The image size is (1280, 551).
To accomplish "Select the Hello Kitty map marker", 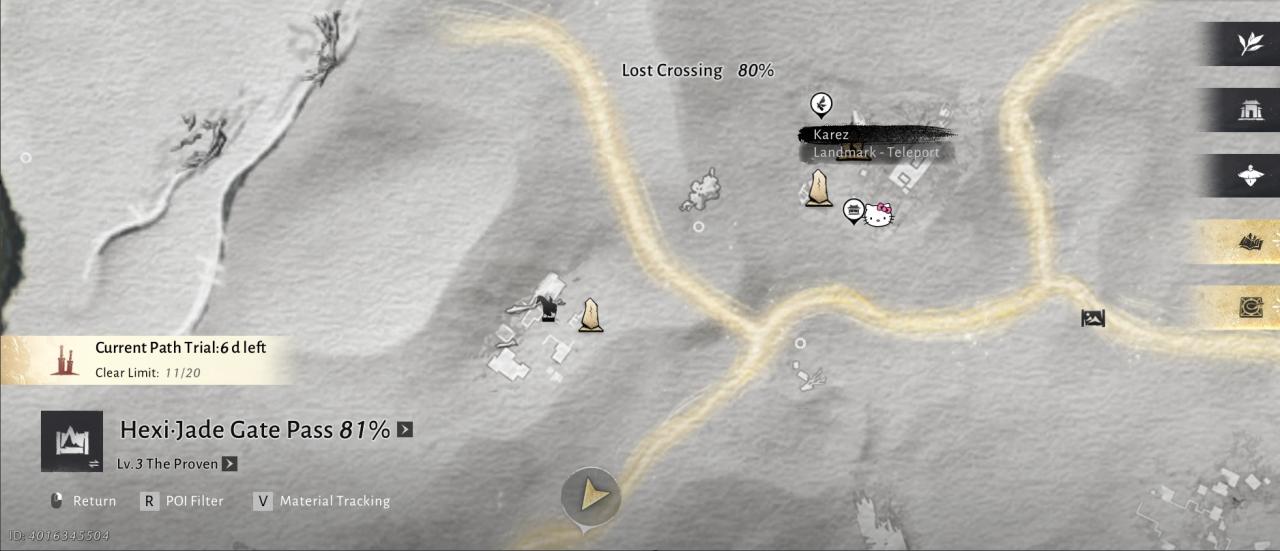I will [x=878, y=215].
